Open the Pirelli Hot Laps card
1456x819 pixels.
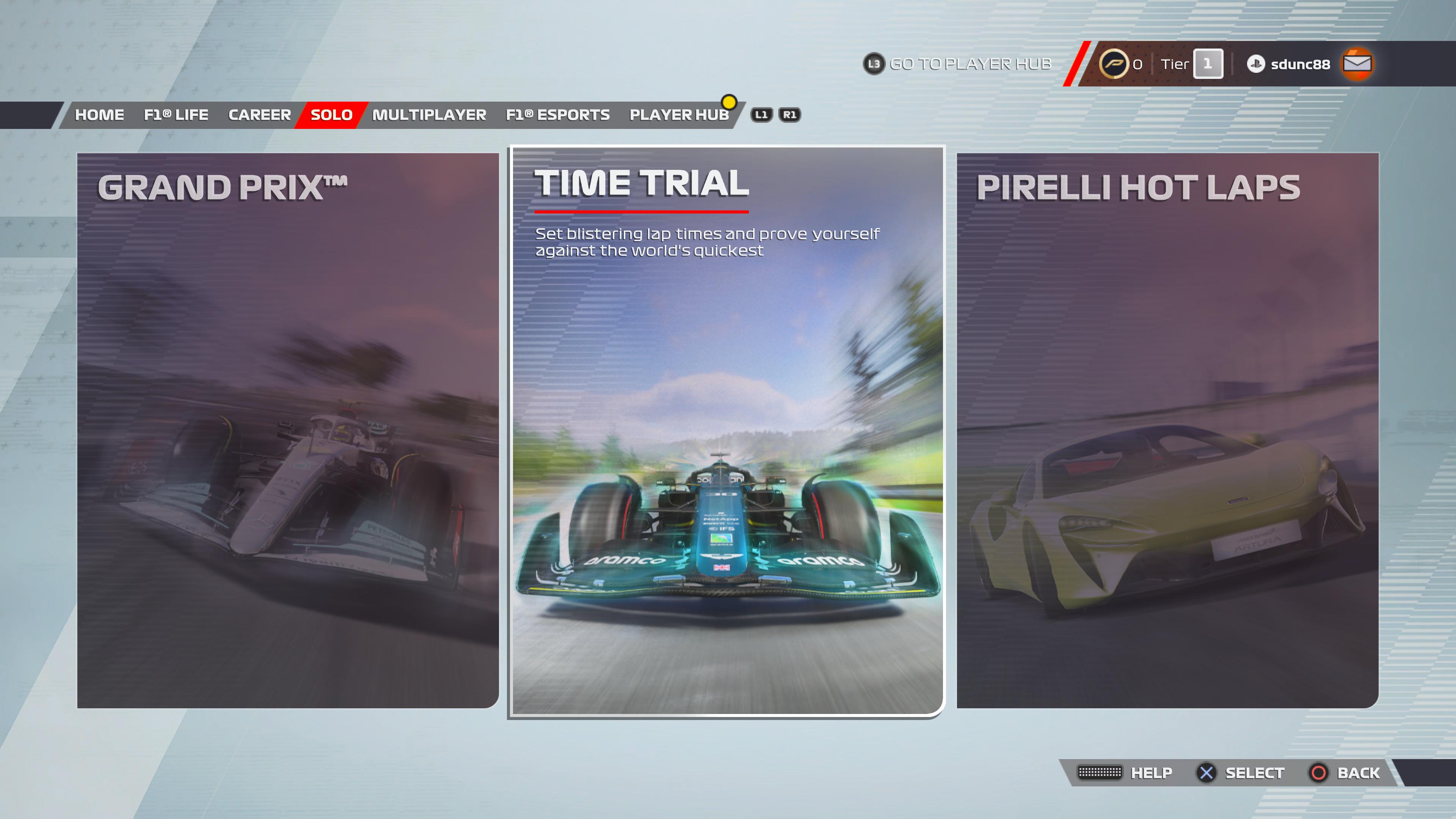pos(1167,430)
